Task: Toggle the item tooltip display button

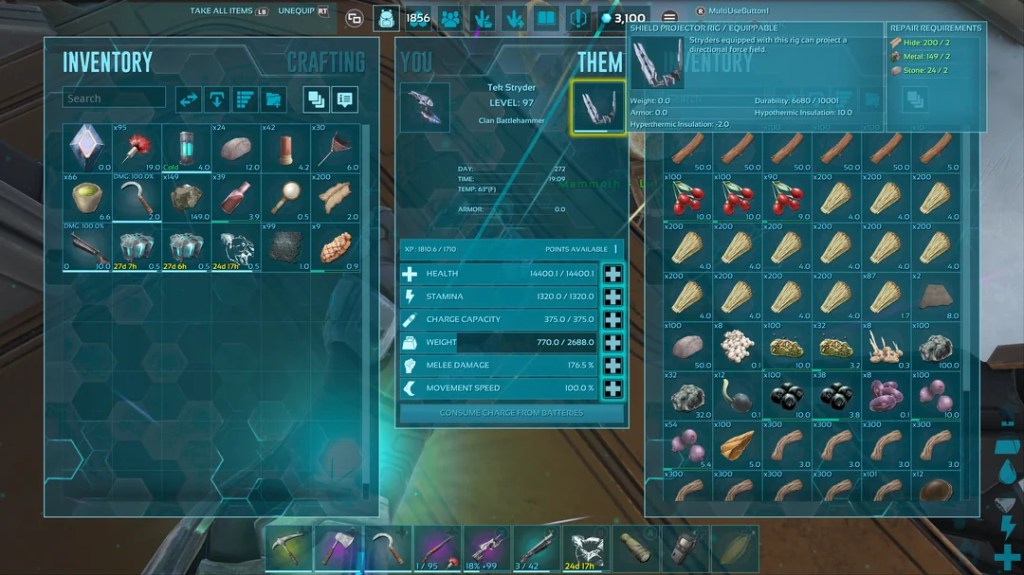Action: coord(345,98)
